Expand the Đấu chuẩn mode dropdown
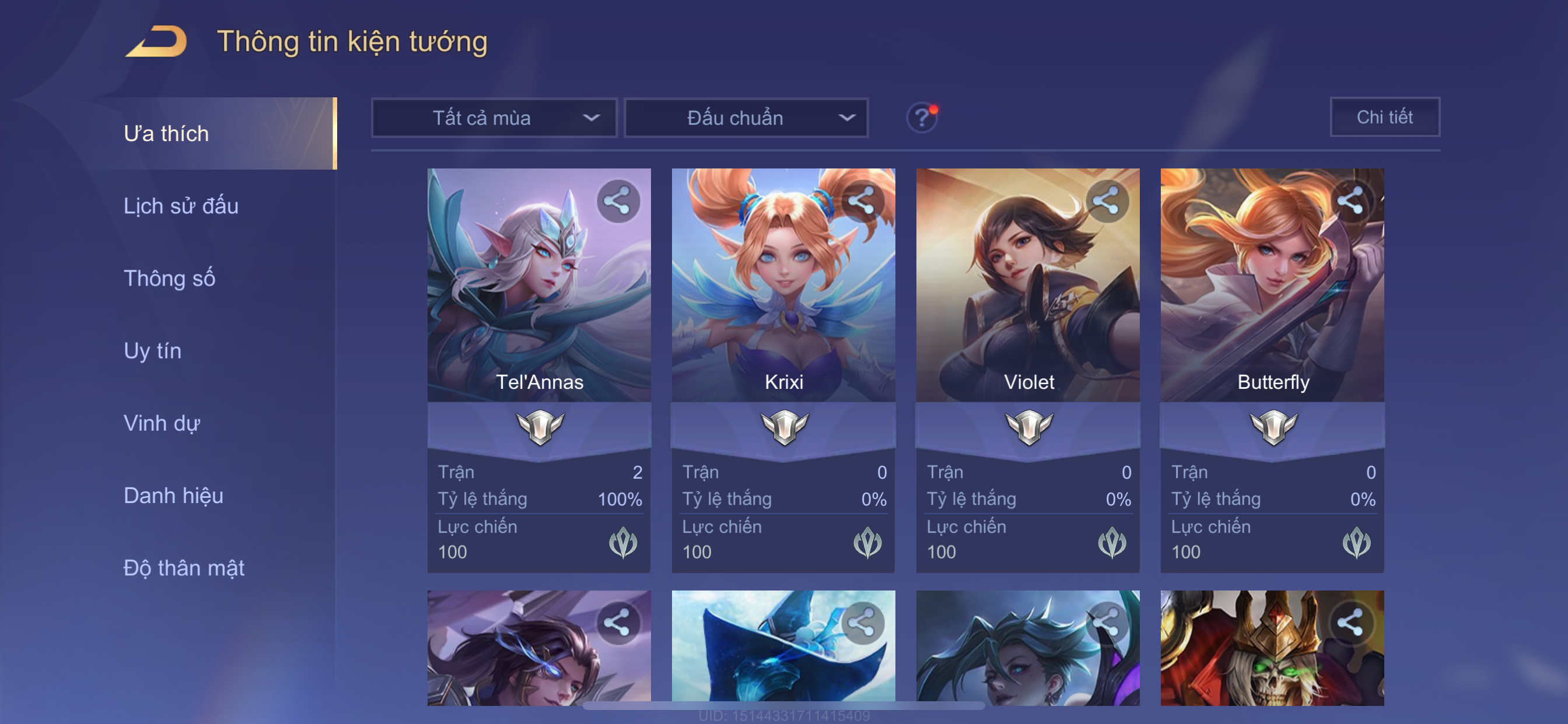Image resolution: width=1568 pixels, height=724 pixels. 746,117
